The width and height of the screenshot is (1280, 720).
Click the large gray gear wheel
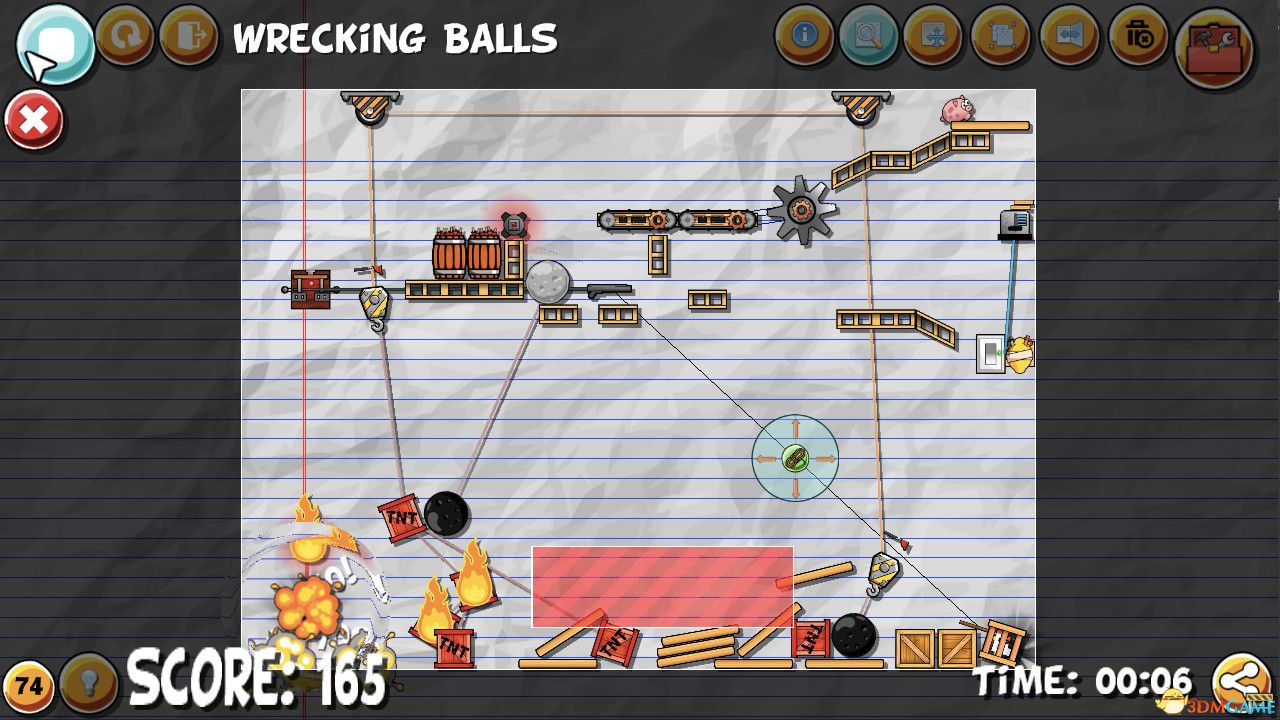pyautogui.click(x=800, y=211)
